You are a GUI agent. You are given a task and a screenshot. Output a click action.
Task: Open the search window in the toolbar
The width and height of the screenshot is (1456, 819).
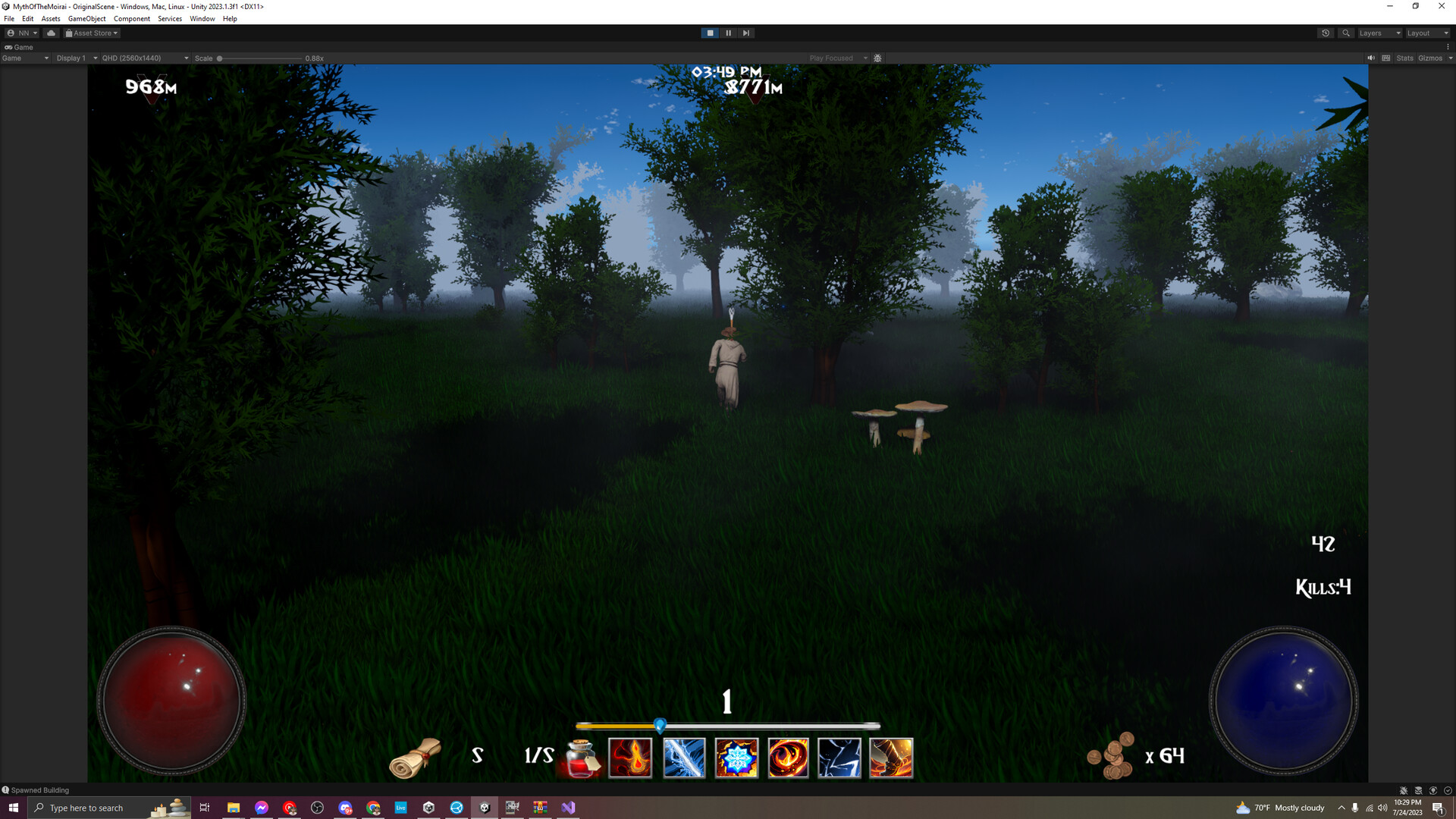pyautogui.click(x=1346, y=33)
